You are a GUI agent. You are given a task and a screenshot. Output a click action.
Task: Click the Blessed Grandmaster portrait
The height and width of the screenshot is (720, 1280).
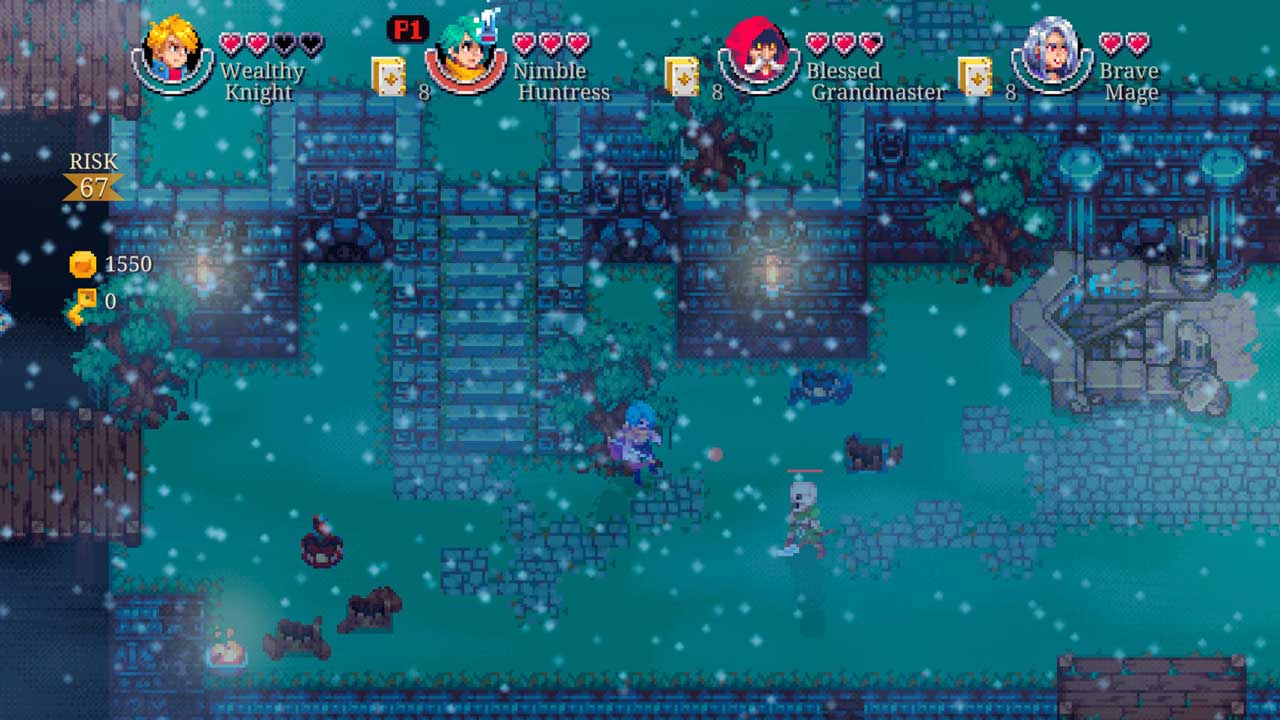(759, 54)
